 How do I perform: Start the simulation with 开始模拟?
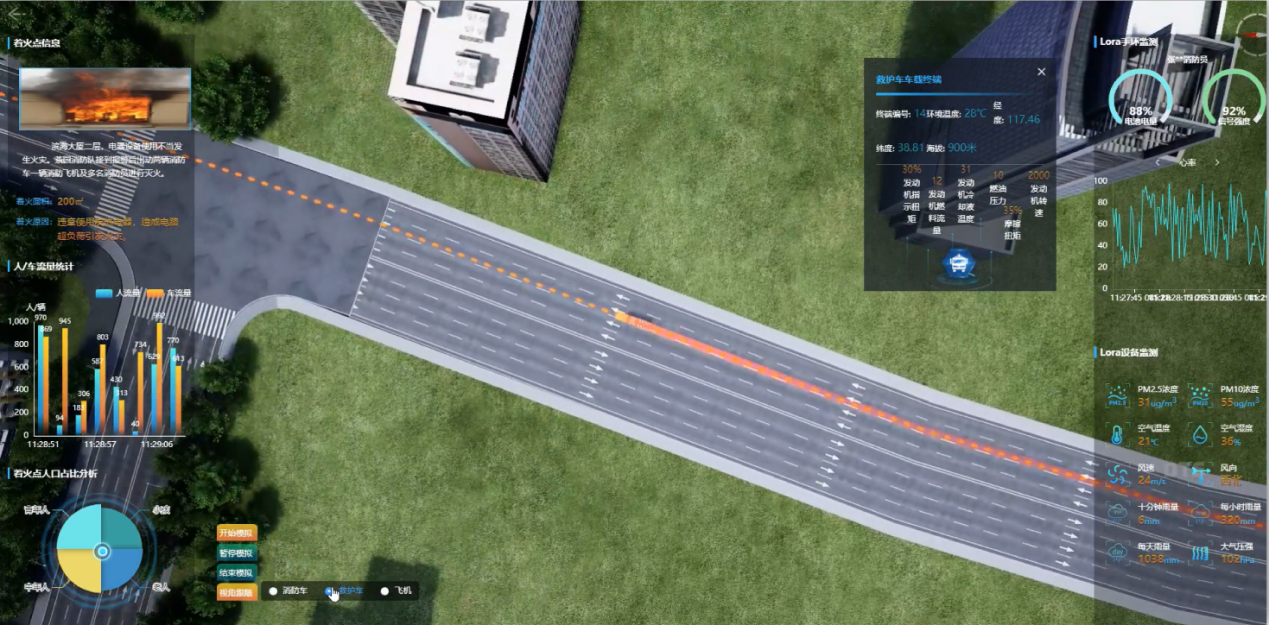click(x=237, y=533)
